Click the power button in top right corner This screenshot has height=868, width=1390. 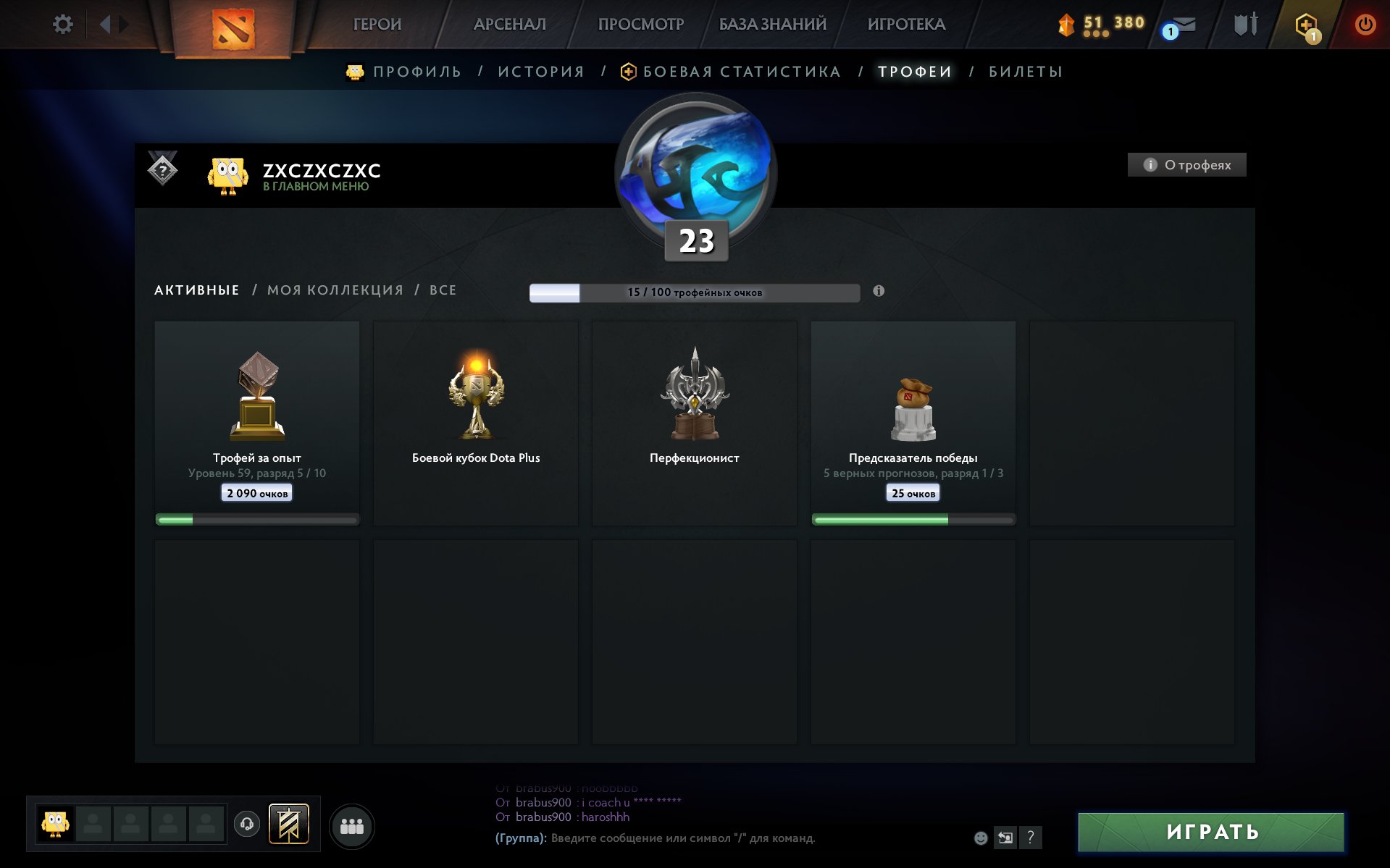tap(1365, 22)
